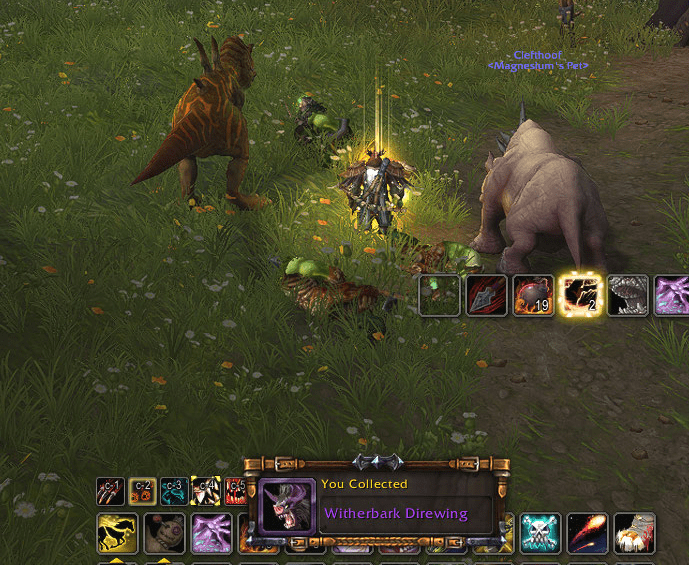Activate the glowing hand ability with 2 charges
This screenshot has height=565, width=689.
[x=580, y=295]
